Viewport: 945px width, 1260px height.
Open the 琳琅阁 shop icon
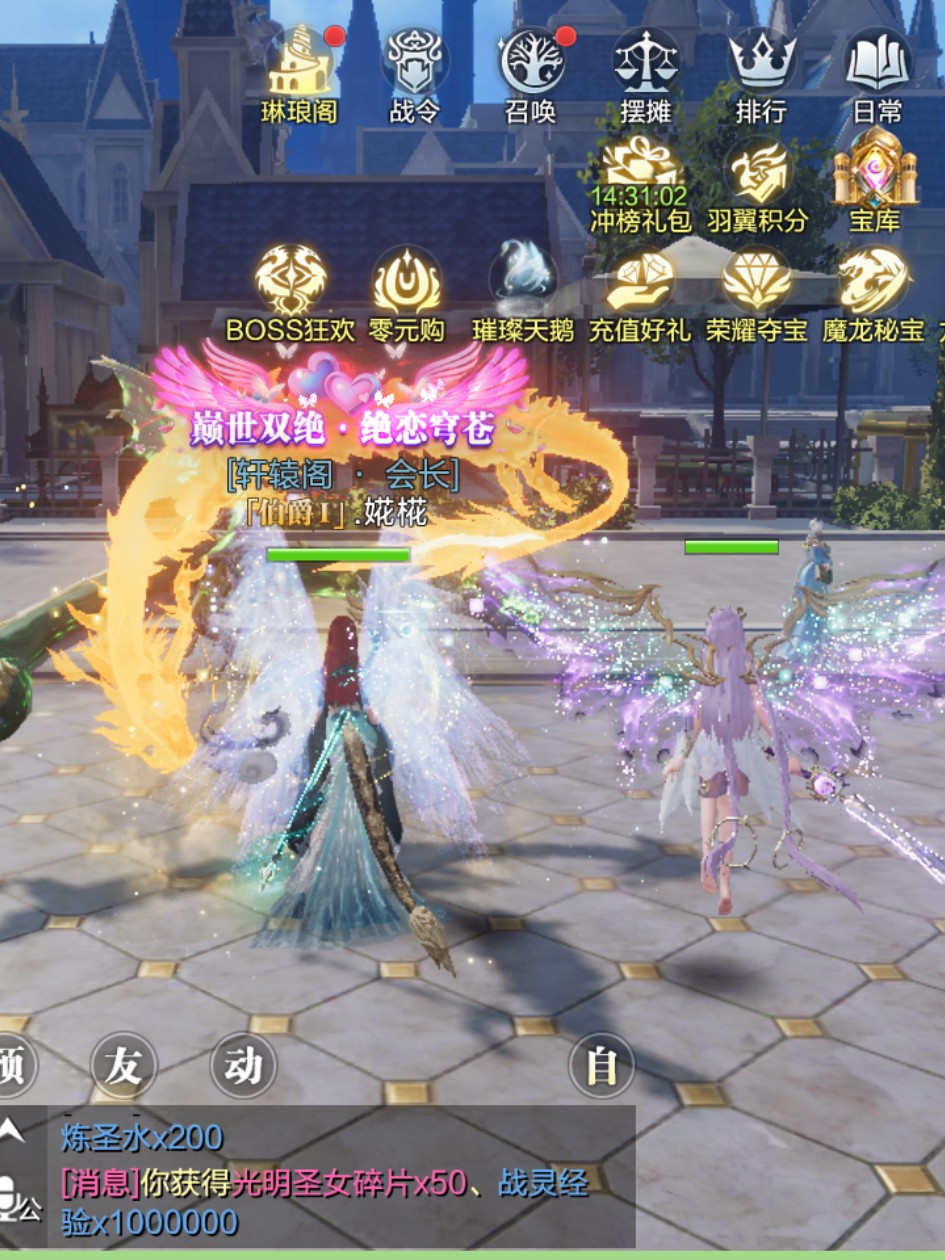299,64
